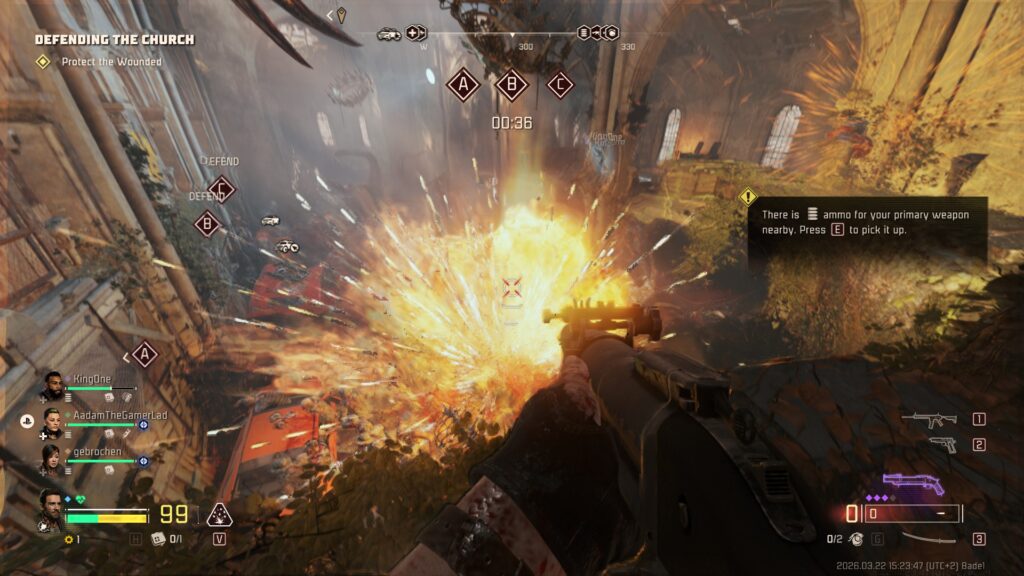Click objective A diamond under the compass

tap(462, 85)
